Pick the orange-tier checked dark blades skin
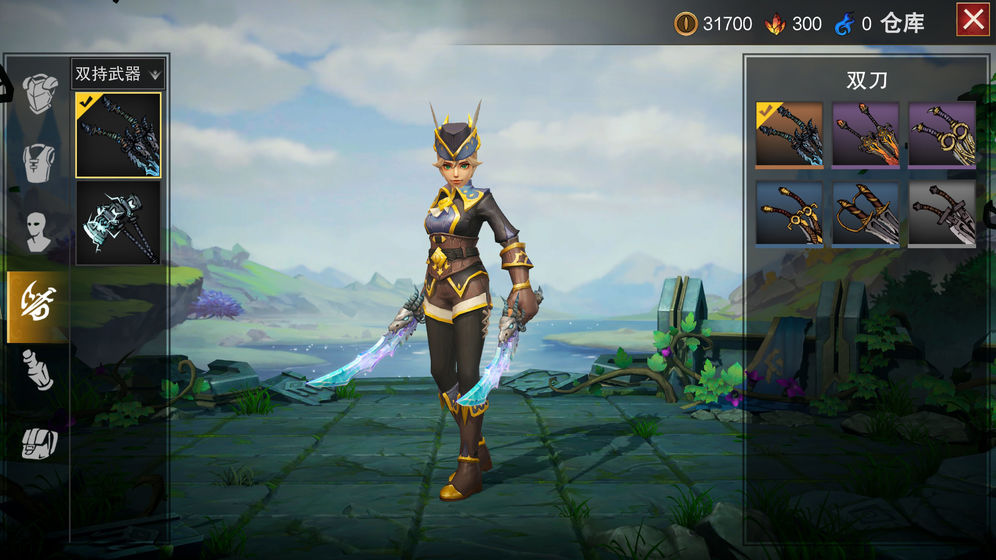Image resolution: width=996 pixels, height=560 pixels. [789, 134]
